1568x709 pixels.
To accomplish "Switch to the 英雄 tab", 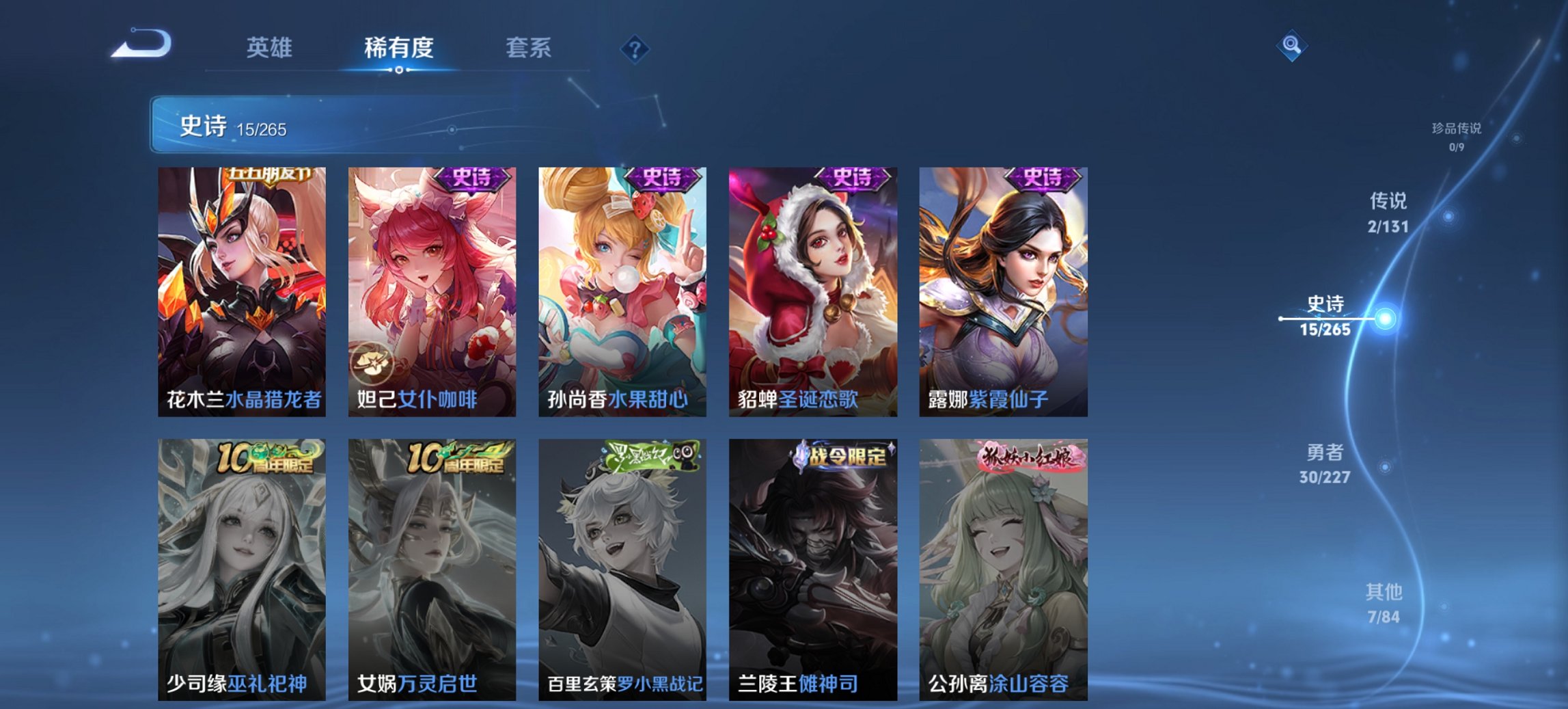I will click(x=271, y=49).
